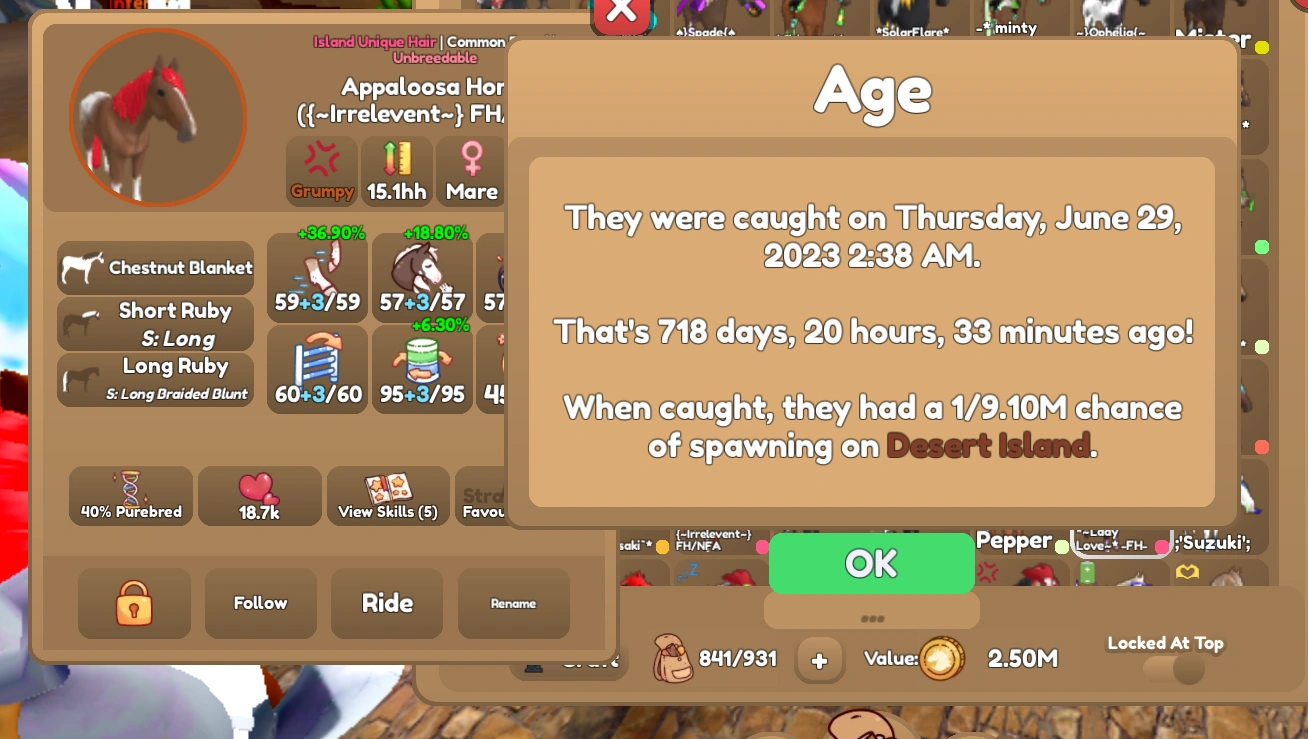Click the Grumpy personality icon
The width and height of the screenshot is (1308, 739).
click(322, 165)
